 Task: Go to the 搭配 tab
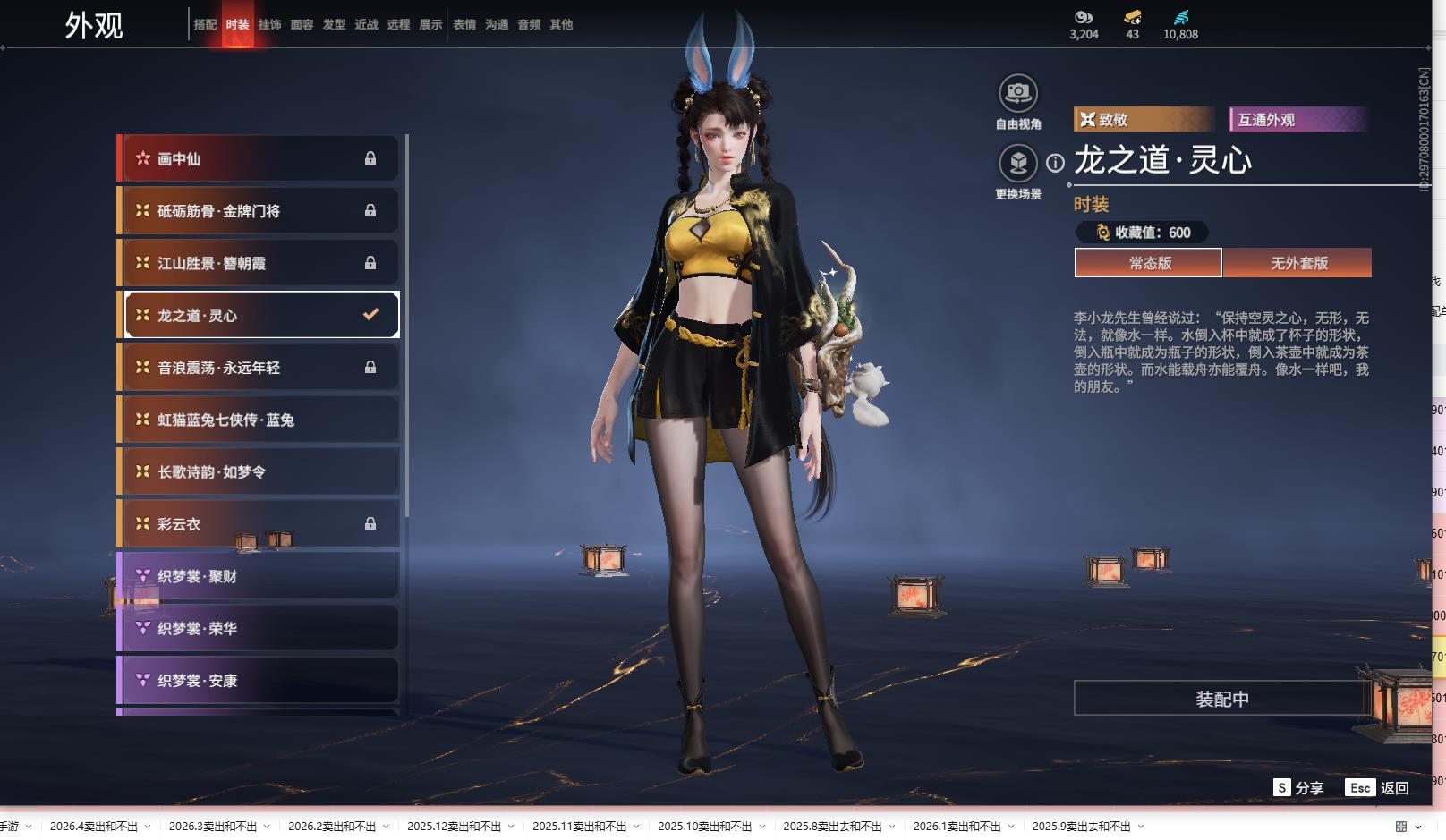[x=205, y=25]
